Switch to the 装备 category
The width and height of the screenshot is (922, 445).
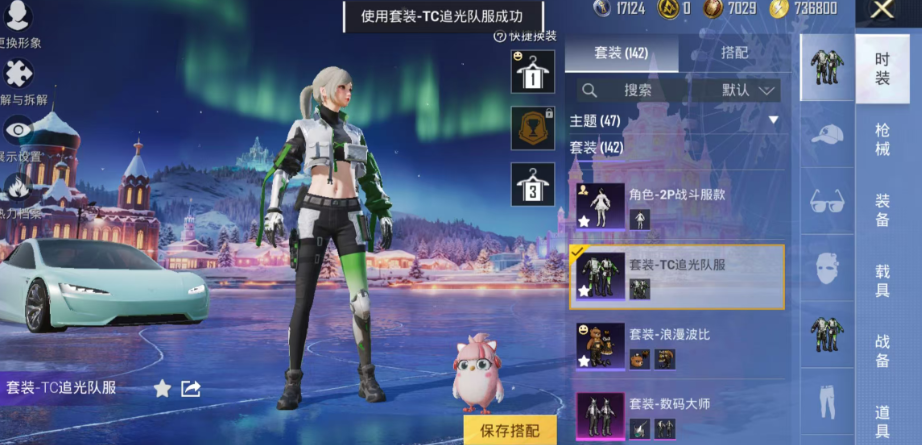click(x=882, y=210)
